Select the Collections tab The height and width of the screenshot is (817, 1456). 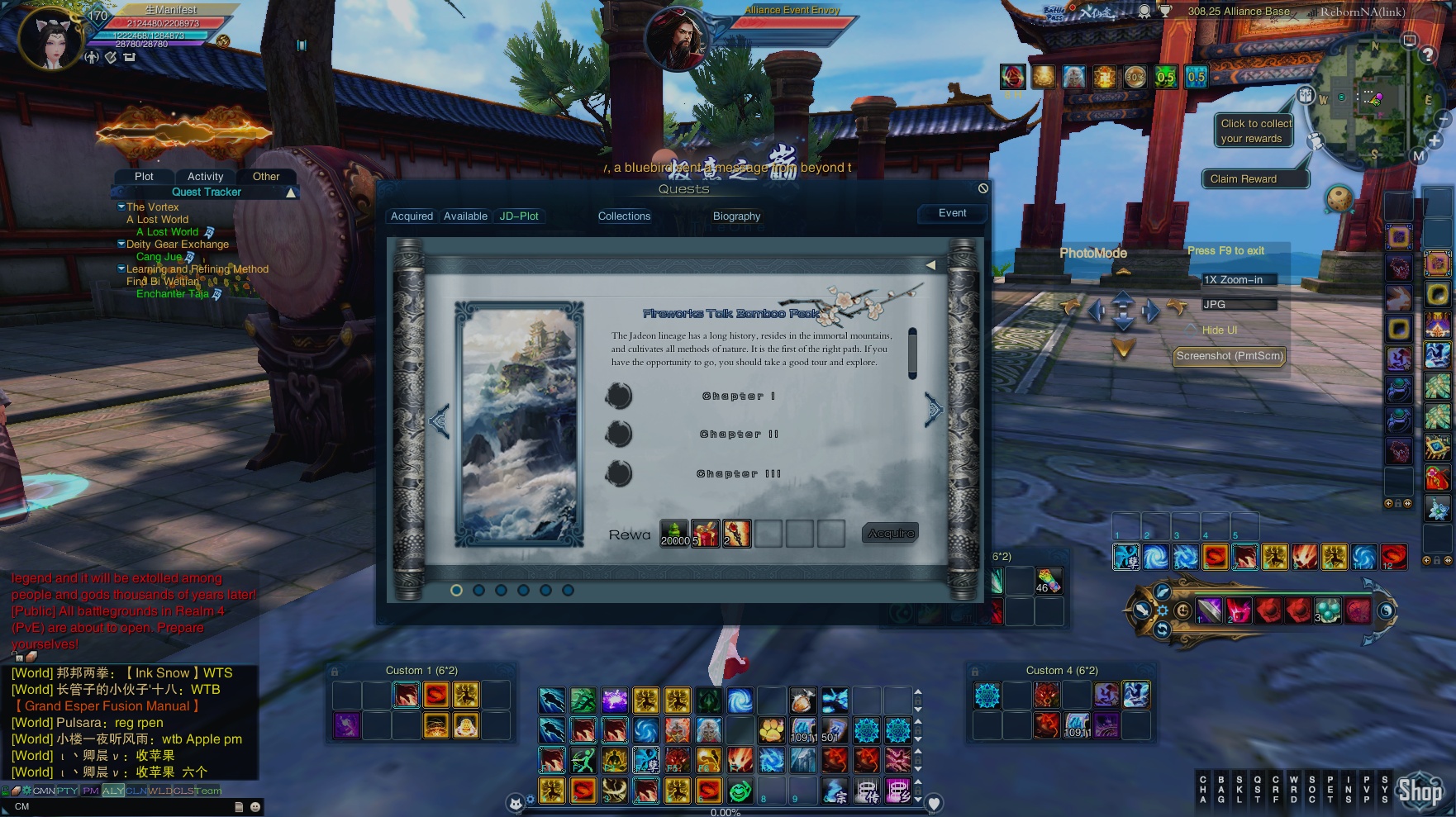[x=624, y=216]
